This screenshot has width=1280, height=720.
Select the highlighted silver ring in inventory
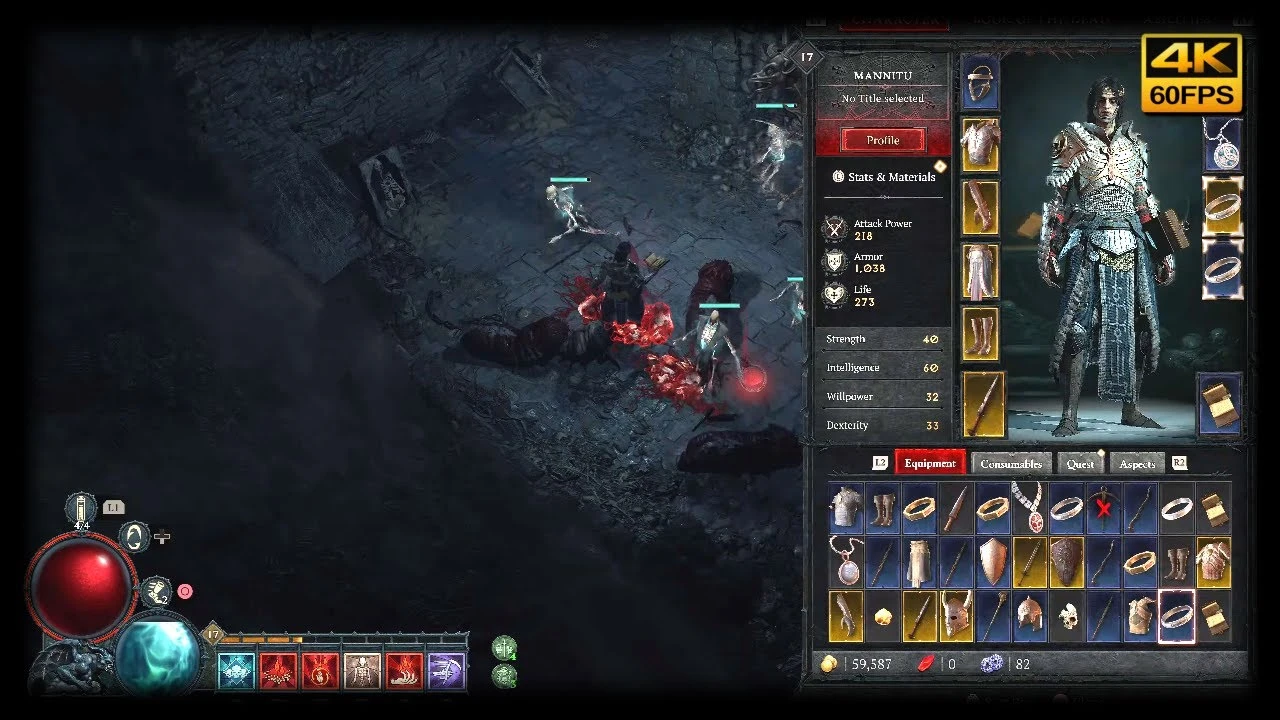[1176, 616]
